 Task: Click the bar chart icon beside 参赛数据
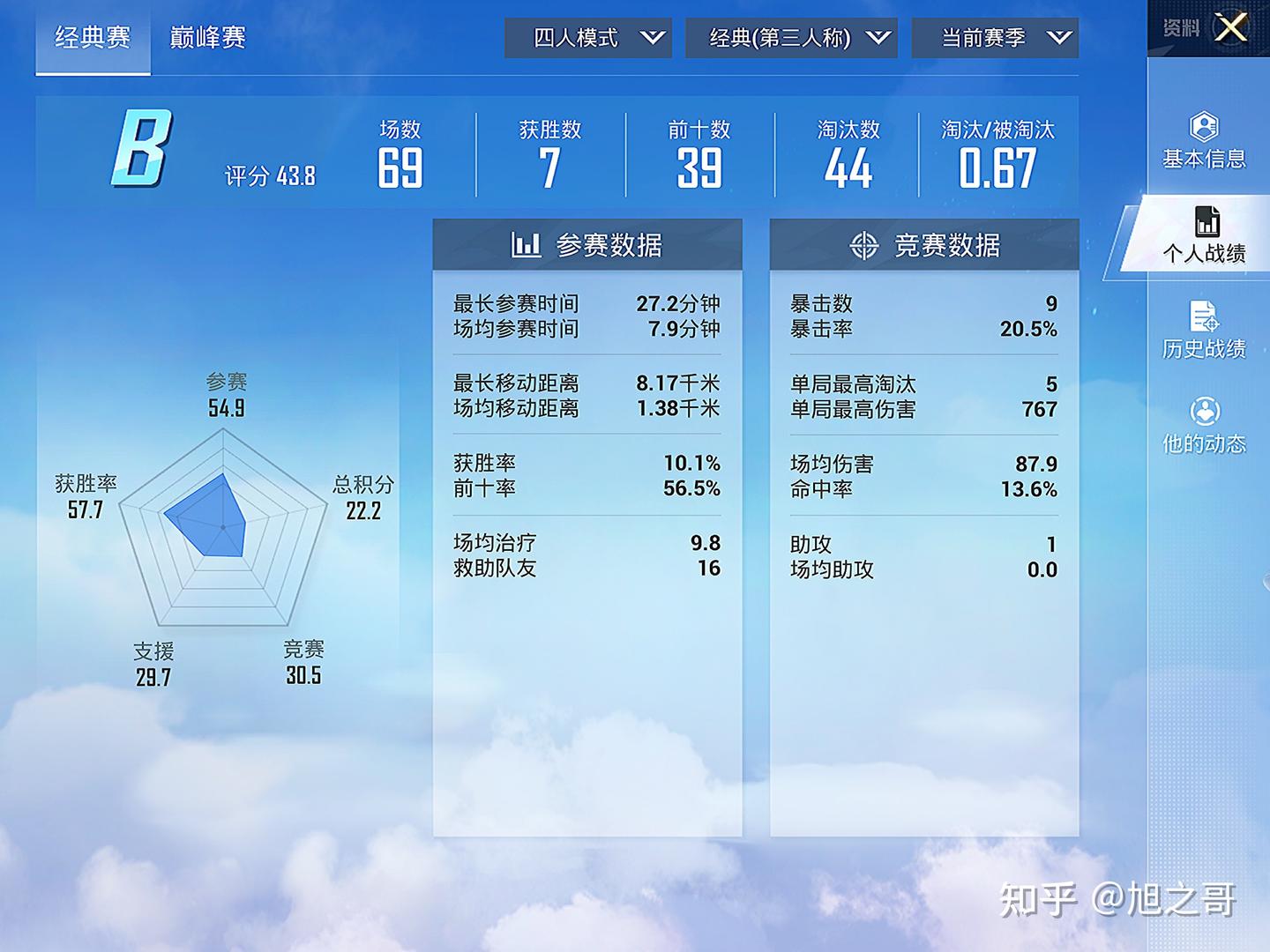pos(527,244)
